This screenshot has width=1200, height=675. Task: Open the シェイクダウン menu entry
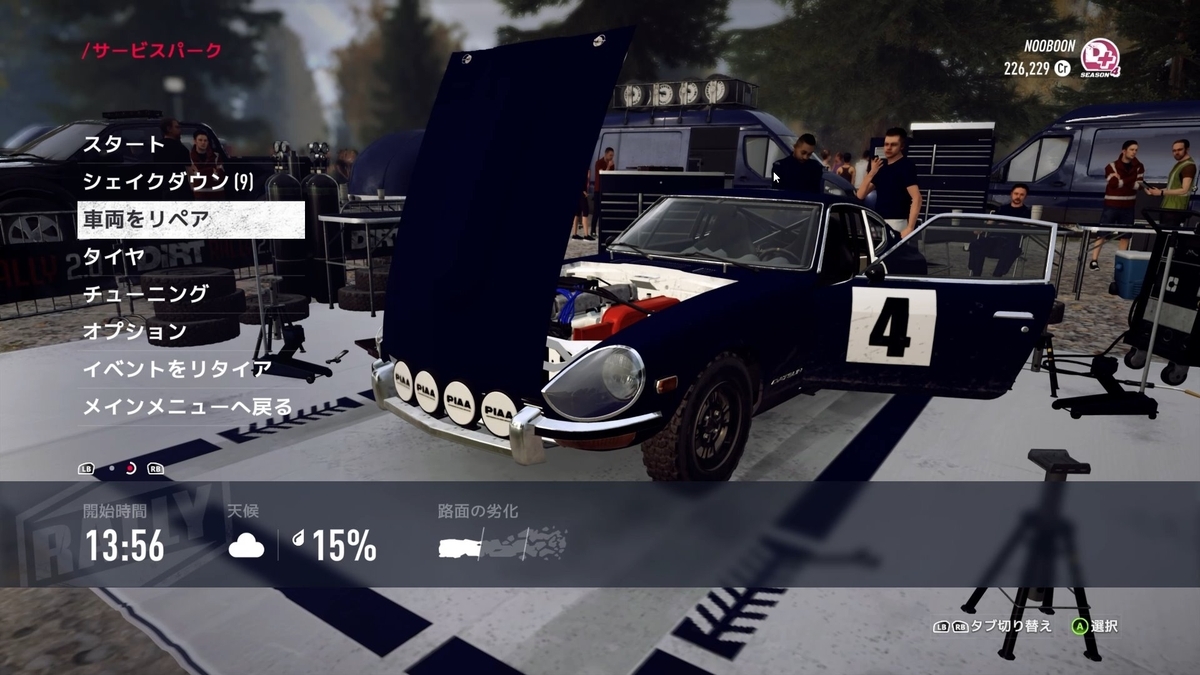click(168, 182)
